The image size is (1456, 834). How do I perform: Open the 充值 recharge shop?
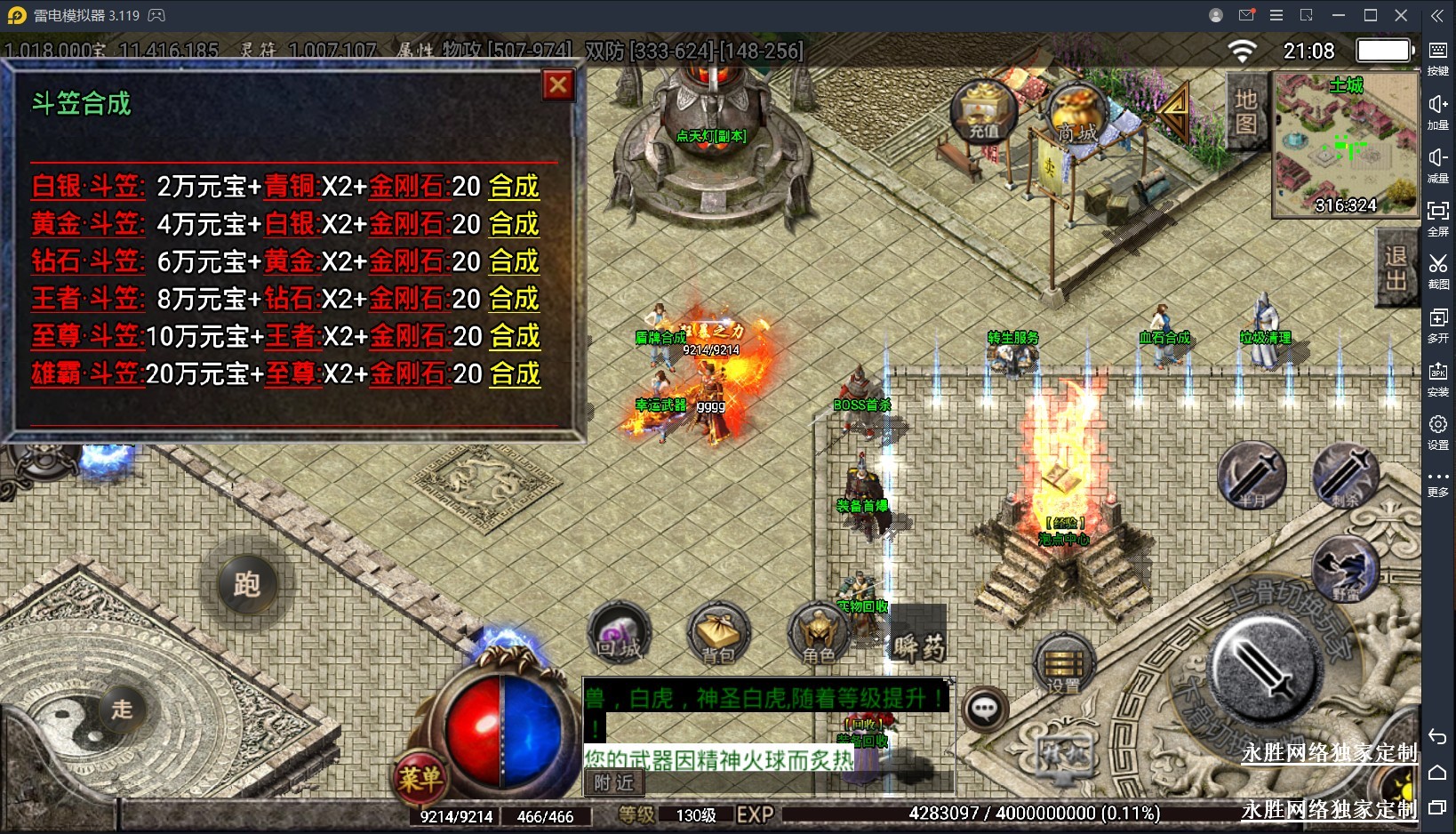[x=983, y=112]
